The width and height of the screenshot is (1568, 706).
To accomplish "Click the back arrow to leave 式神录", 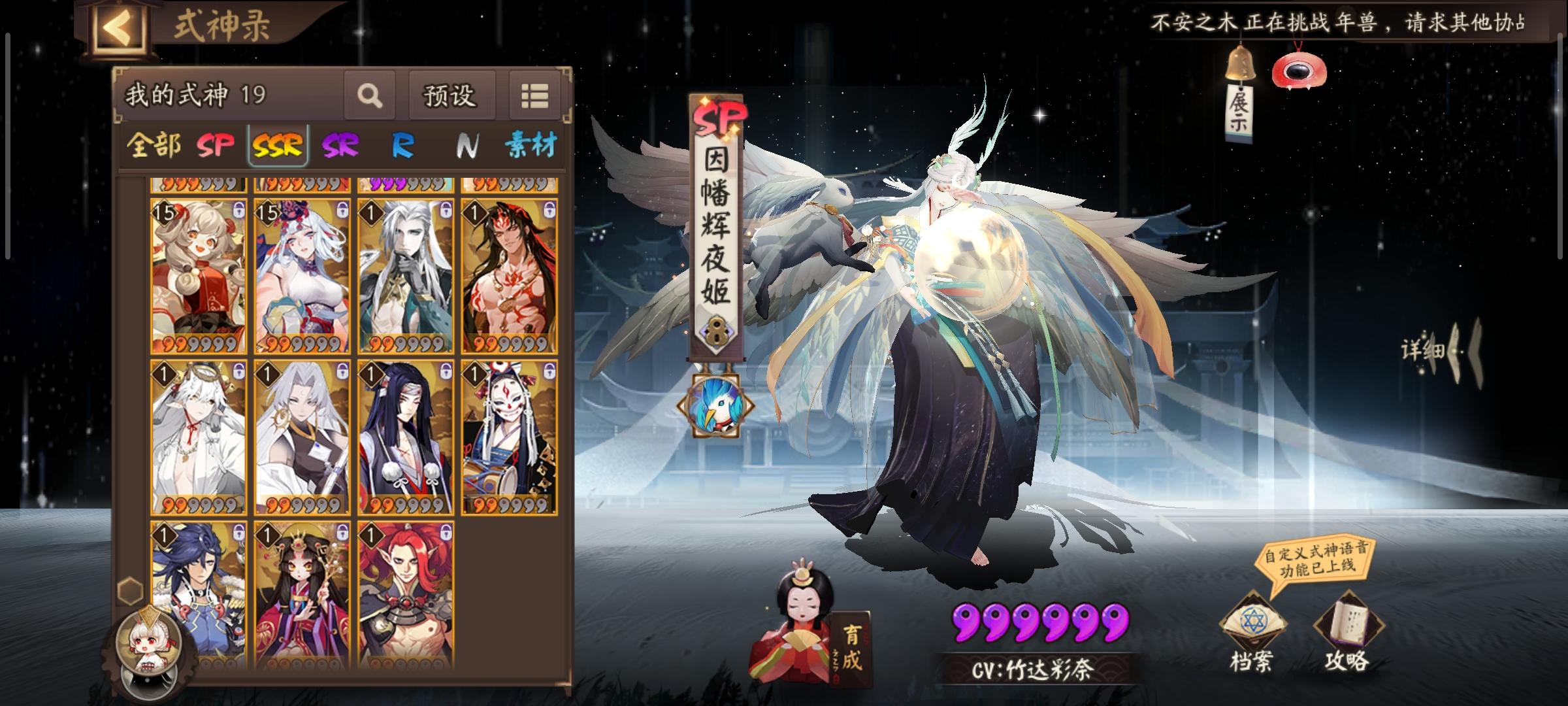I will [x=121, y=26].
